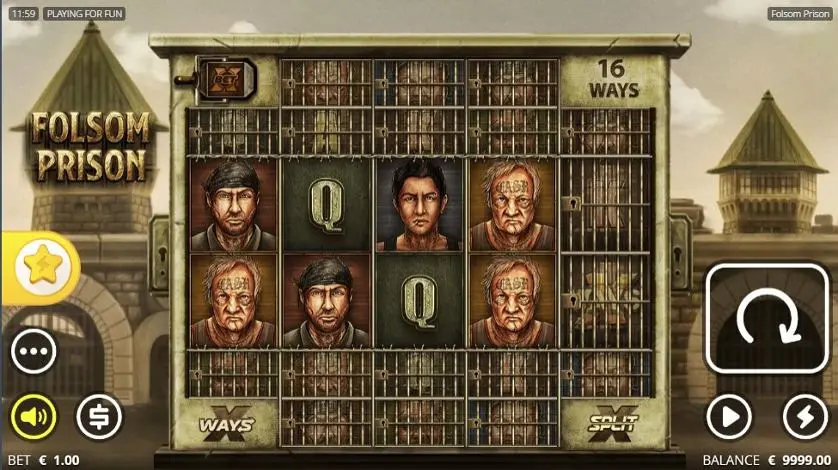Open the autoplay options
The height and width of the screenshot is (470, 838).
[730, 417]
